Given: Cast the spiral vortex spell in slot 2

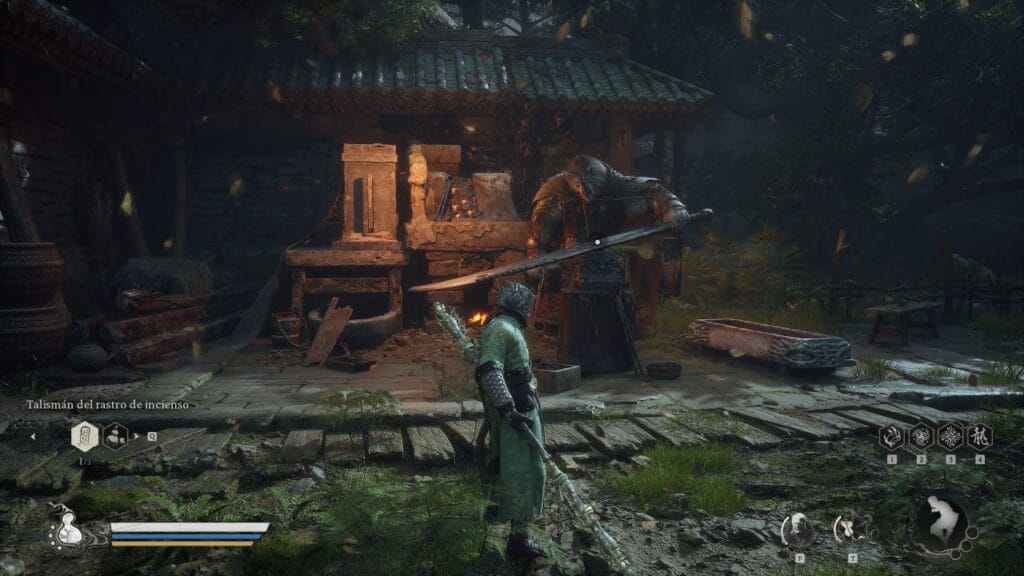Looking at the screenshot, I should pyautogui.click(x=920, y=436).
